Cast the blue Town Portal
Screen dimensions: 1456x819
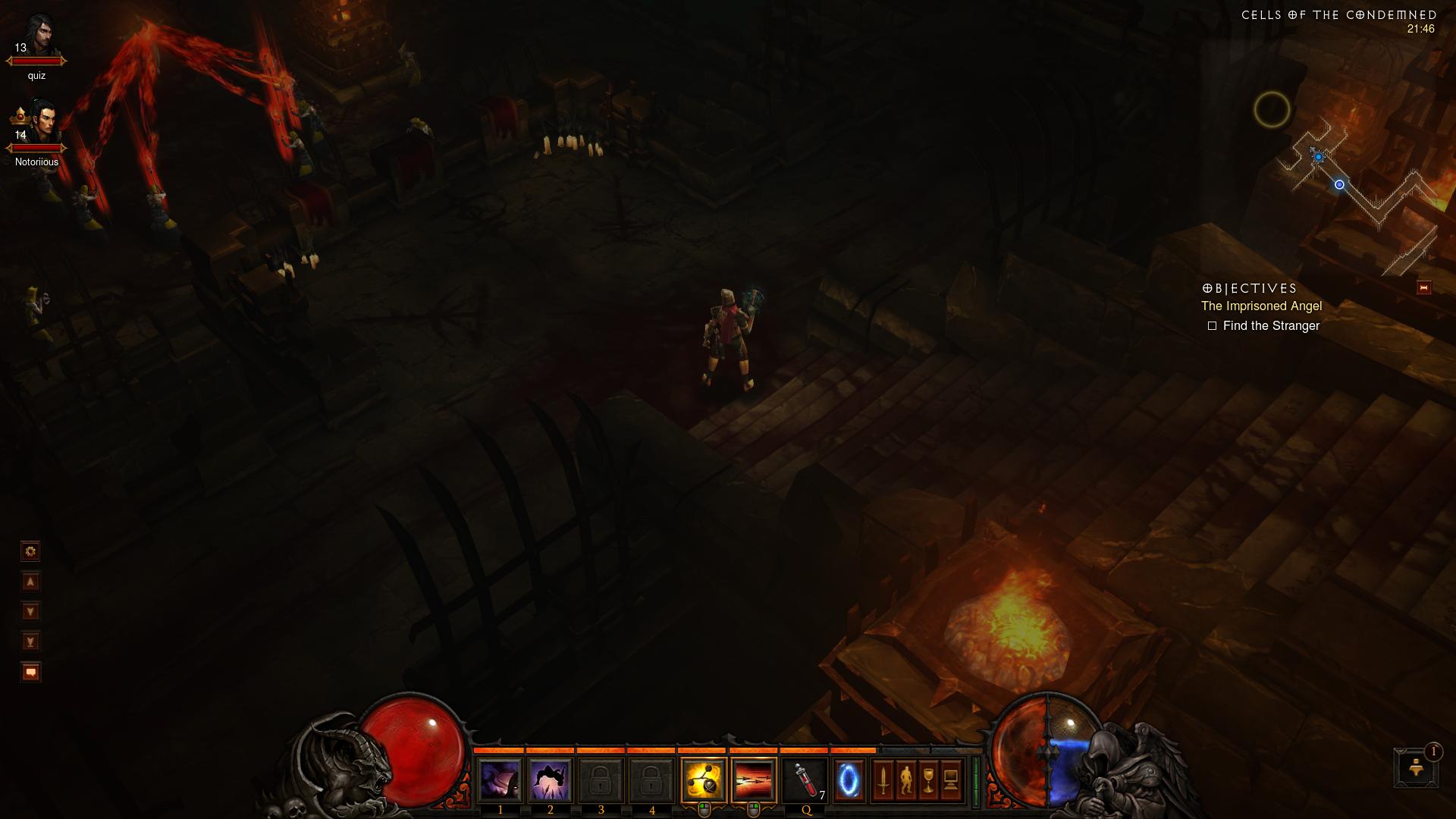[849, 780]
